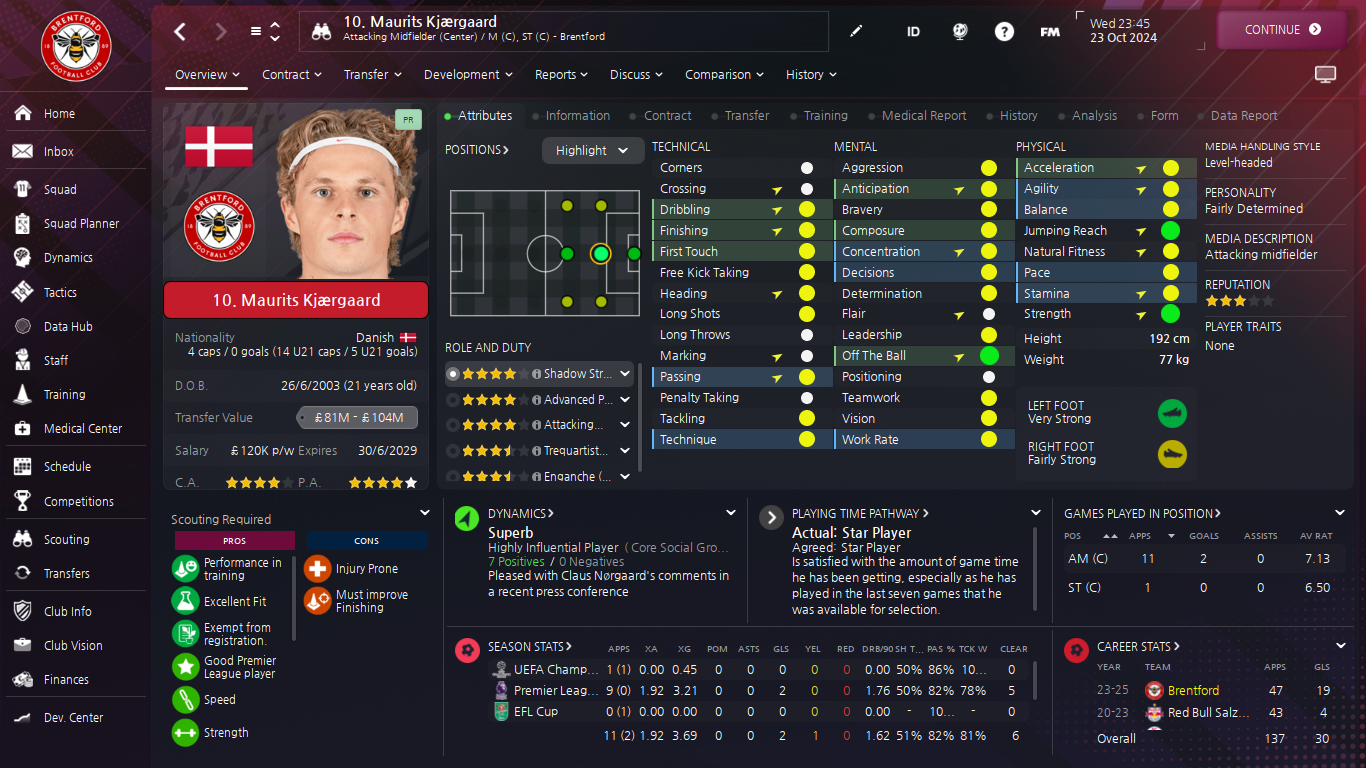
Task: Open the Squad screen from sidebar
Action: point(60,189)
